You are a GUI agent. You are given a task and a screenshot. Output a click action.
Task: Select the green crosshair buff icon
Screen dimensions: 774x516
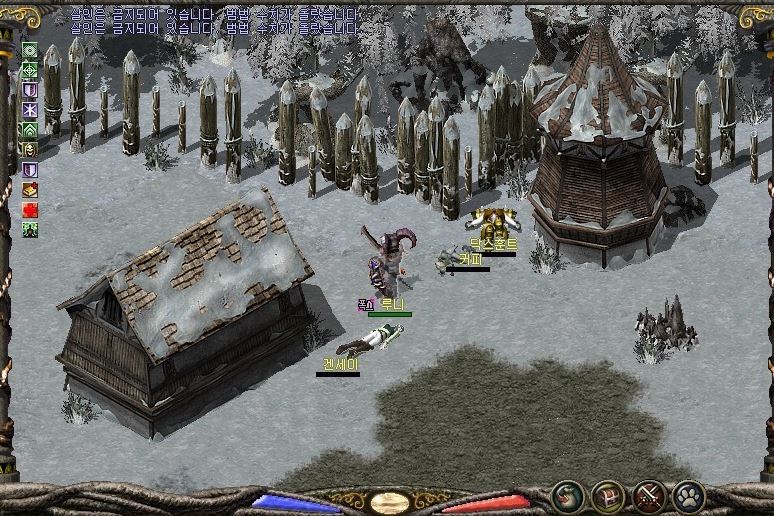[x=30, y=70]
